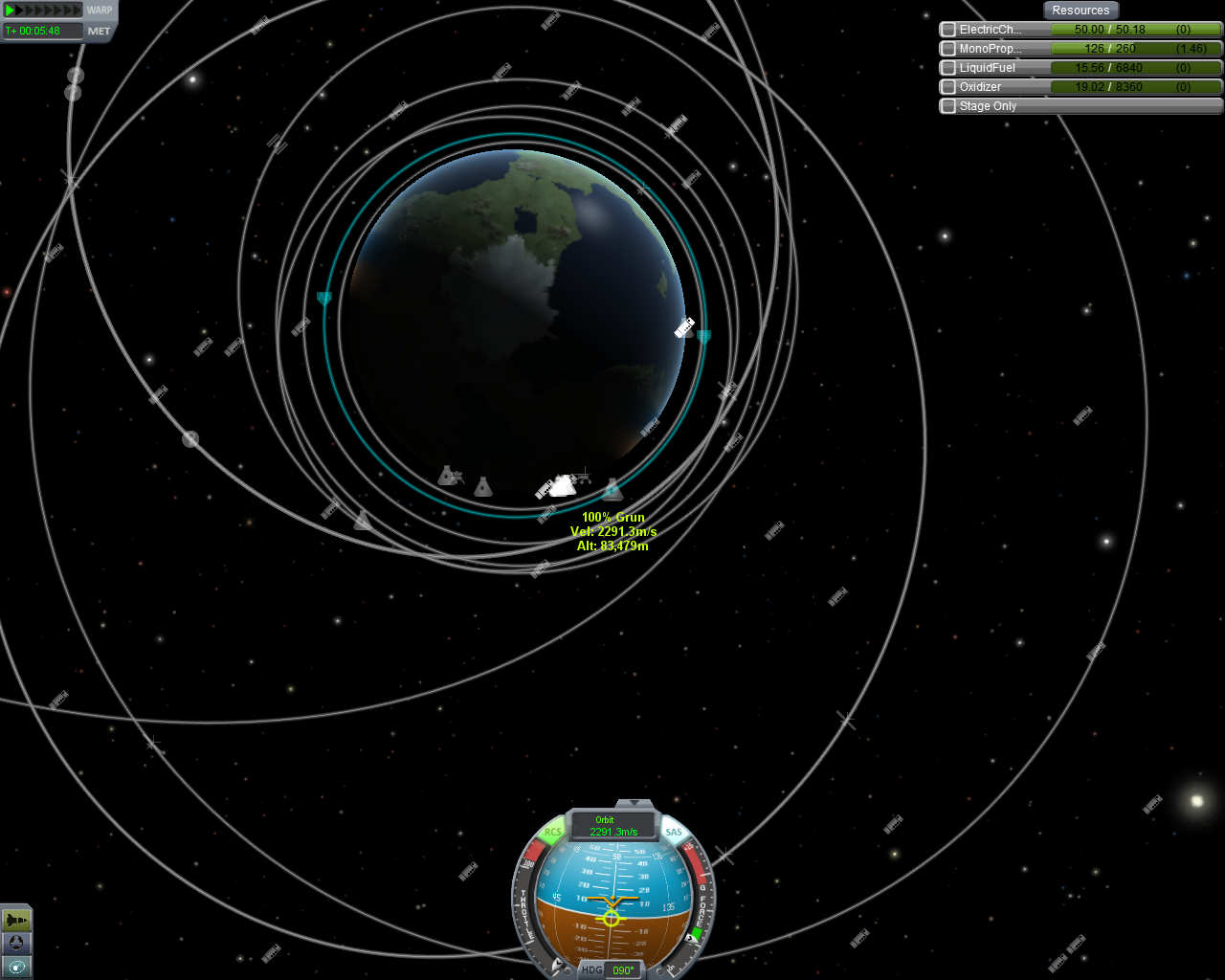Screen dimensions: 1225x980
Task: Toggle the map view orbit icon
Action: [x=16, y=967]
